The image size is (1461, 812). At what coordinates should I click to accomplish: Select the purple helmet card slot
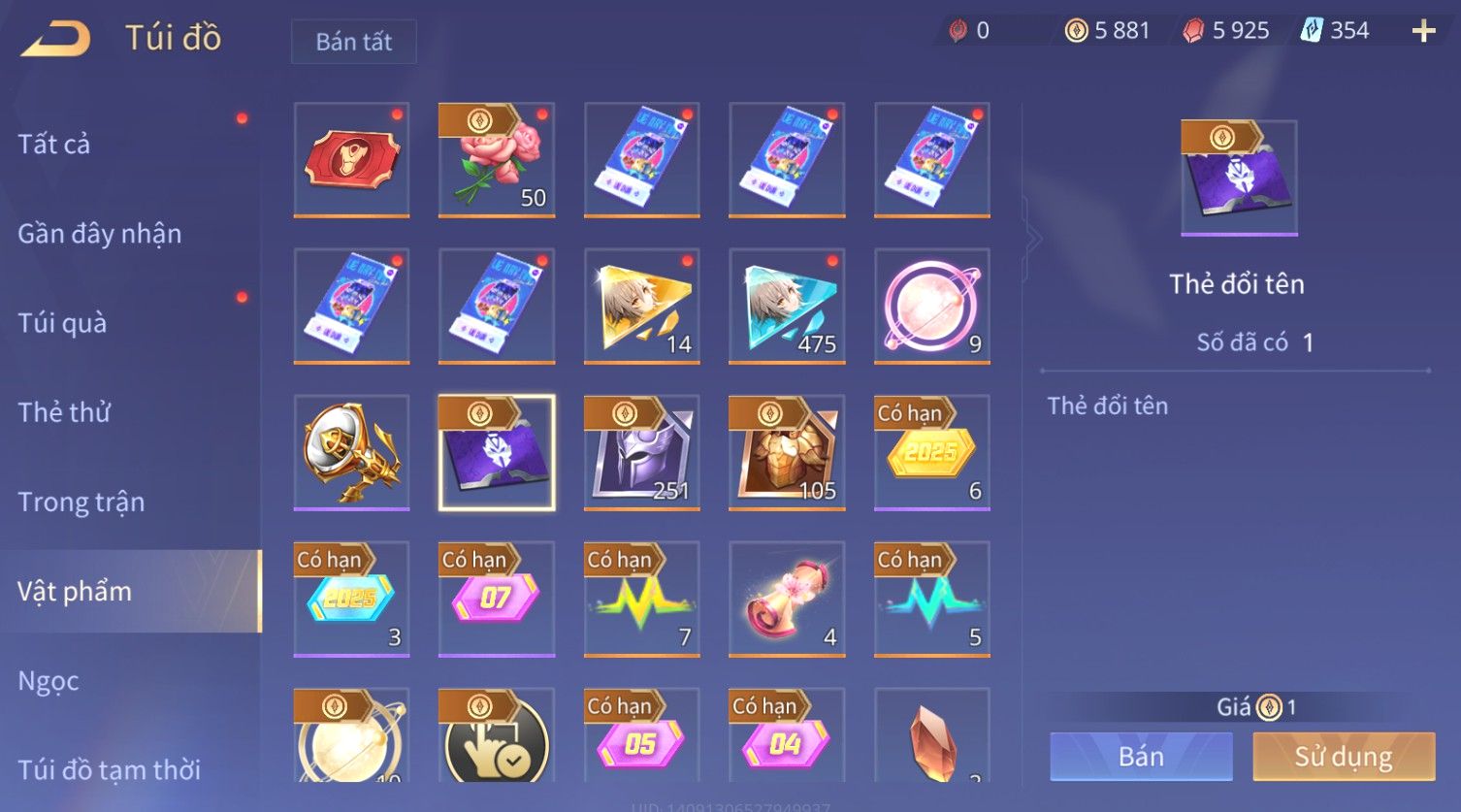[x=641, y=452]
